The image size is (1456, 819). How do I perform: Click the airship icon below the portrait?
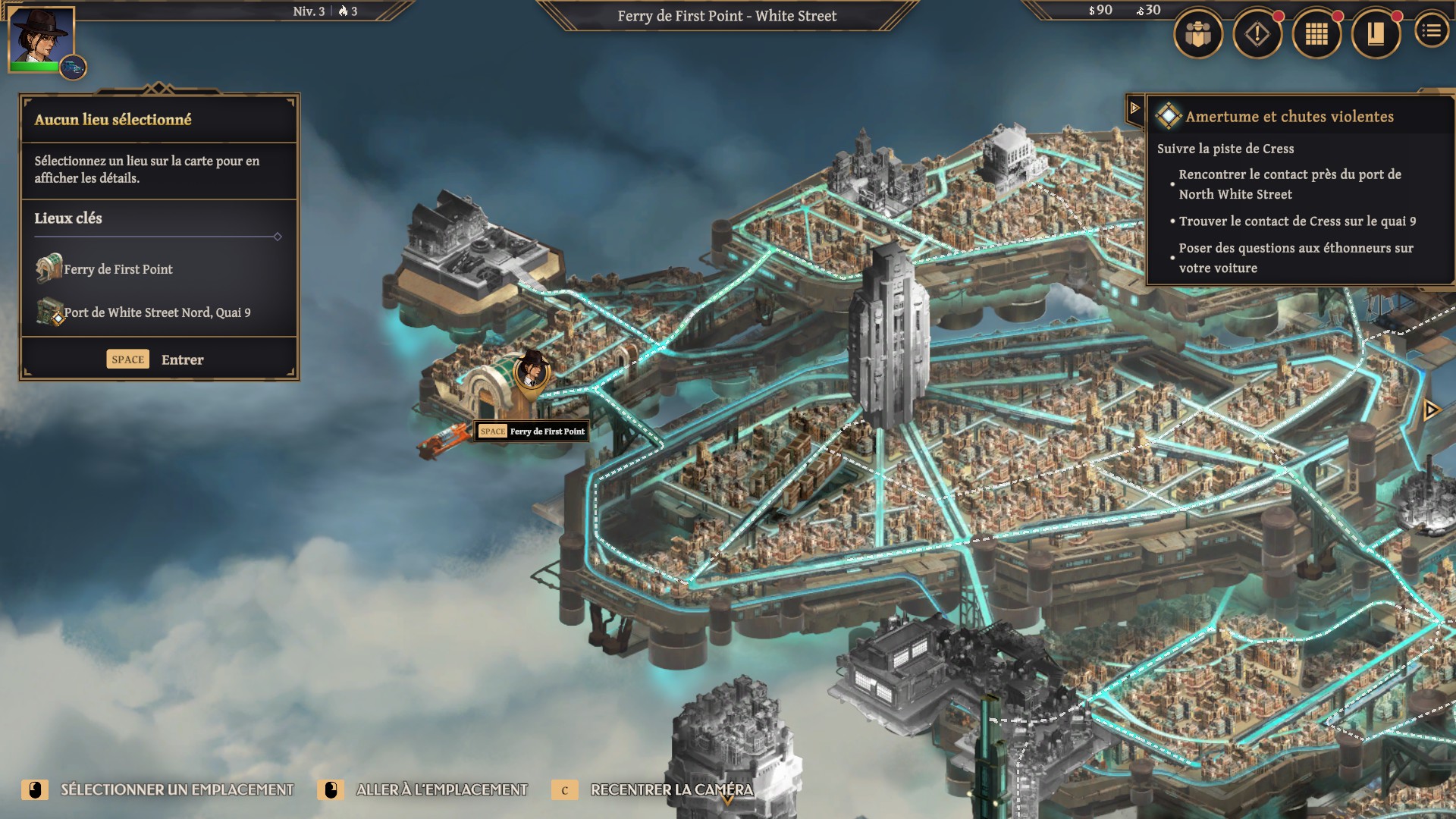point(74,68)
